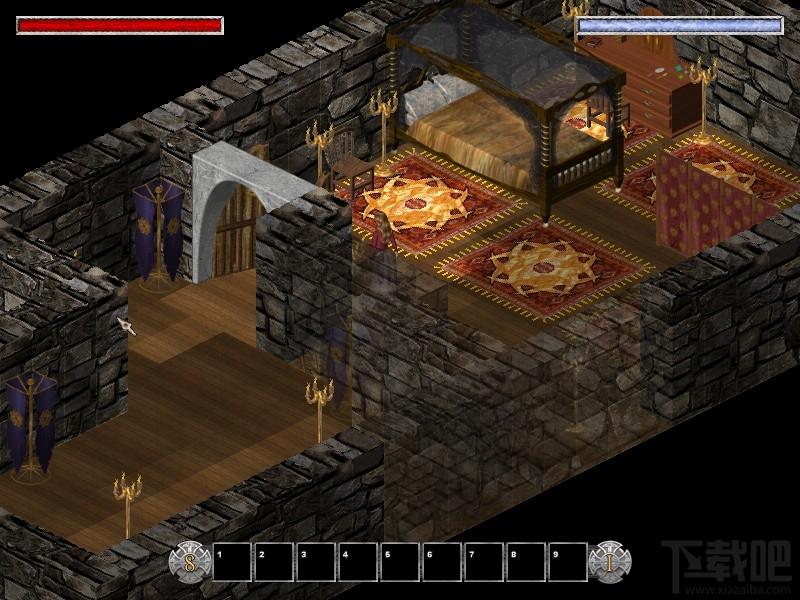Select the hotbar slot labeled 5

400,562
